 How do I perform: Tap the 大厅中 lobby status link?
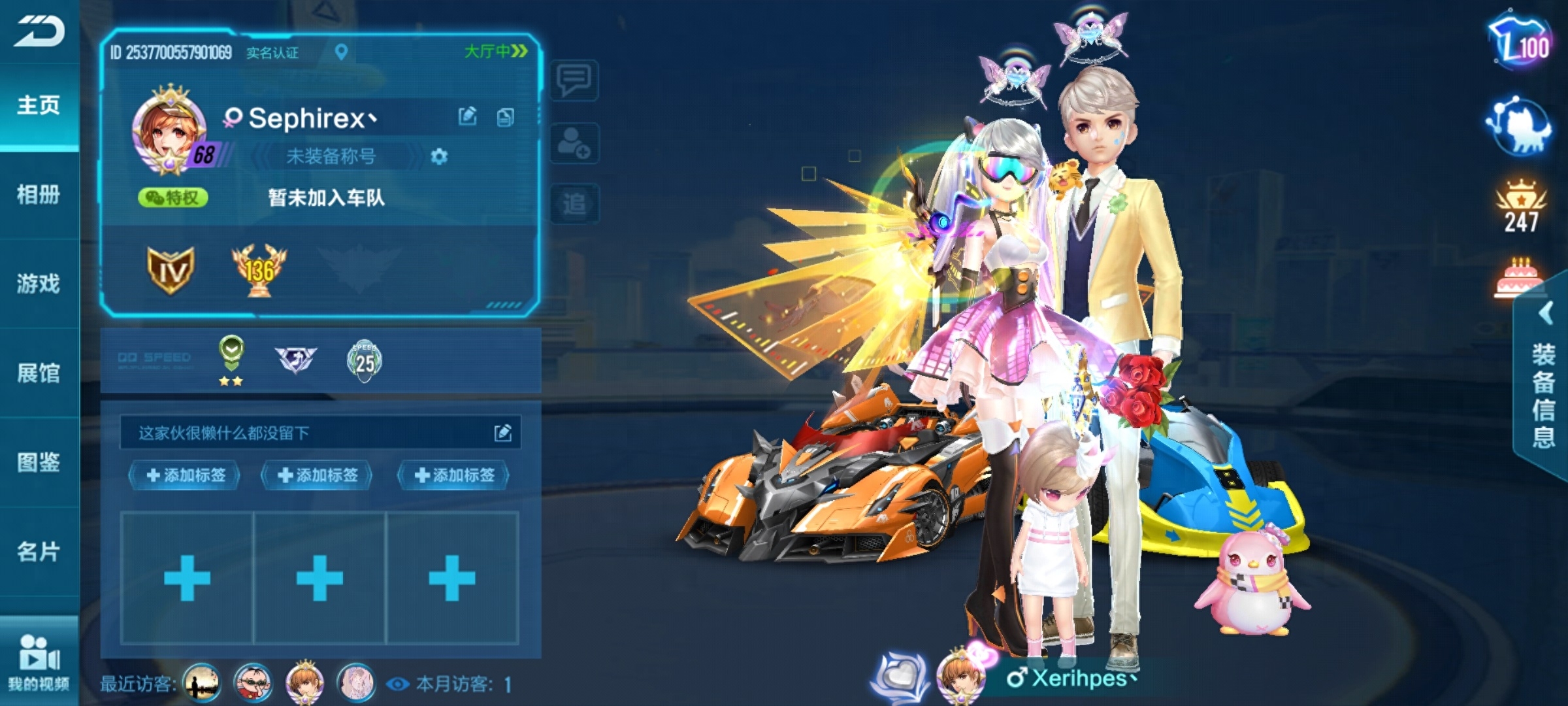tap(495, 52)
